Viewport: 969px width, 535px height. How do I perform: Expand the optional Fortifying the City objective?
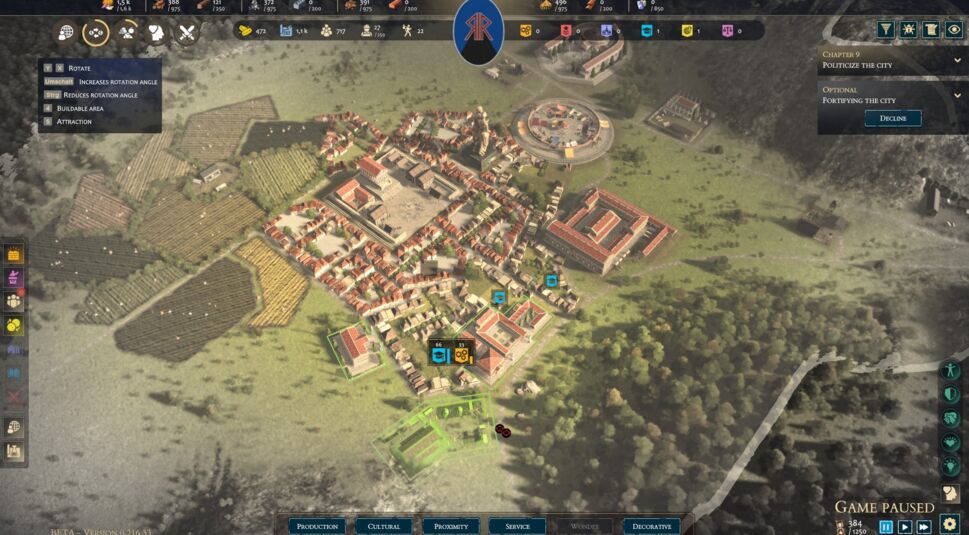[x=958, y=95]
